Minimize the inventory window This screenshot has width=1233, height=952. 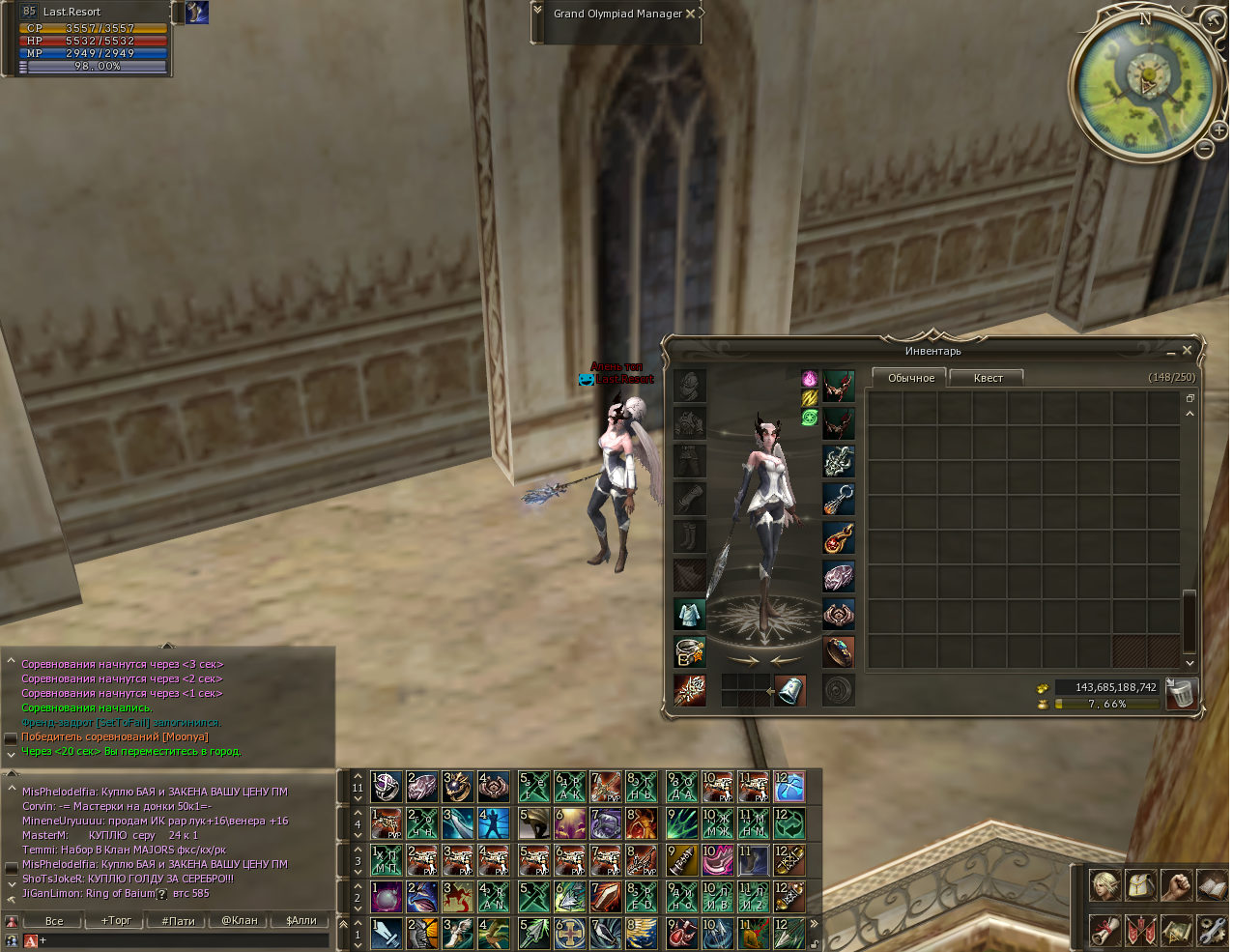pyautogui.click(x=1170, y=352)
